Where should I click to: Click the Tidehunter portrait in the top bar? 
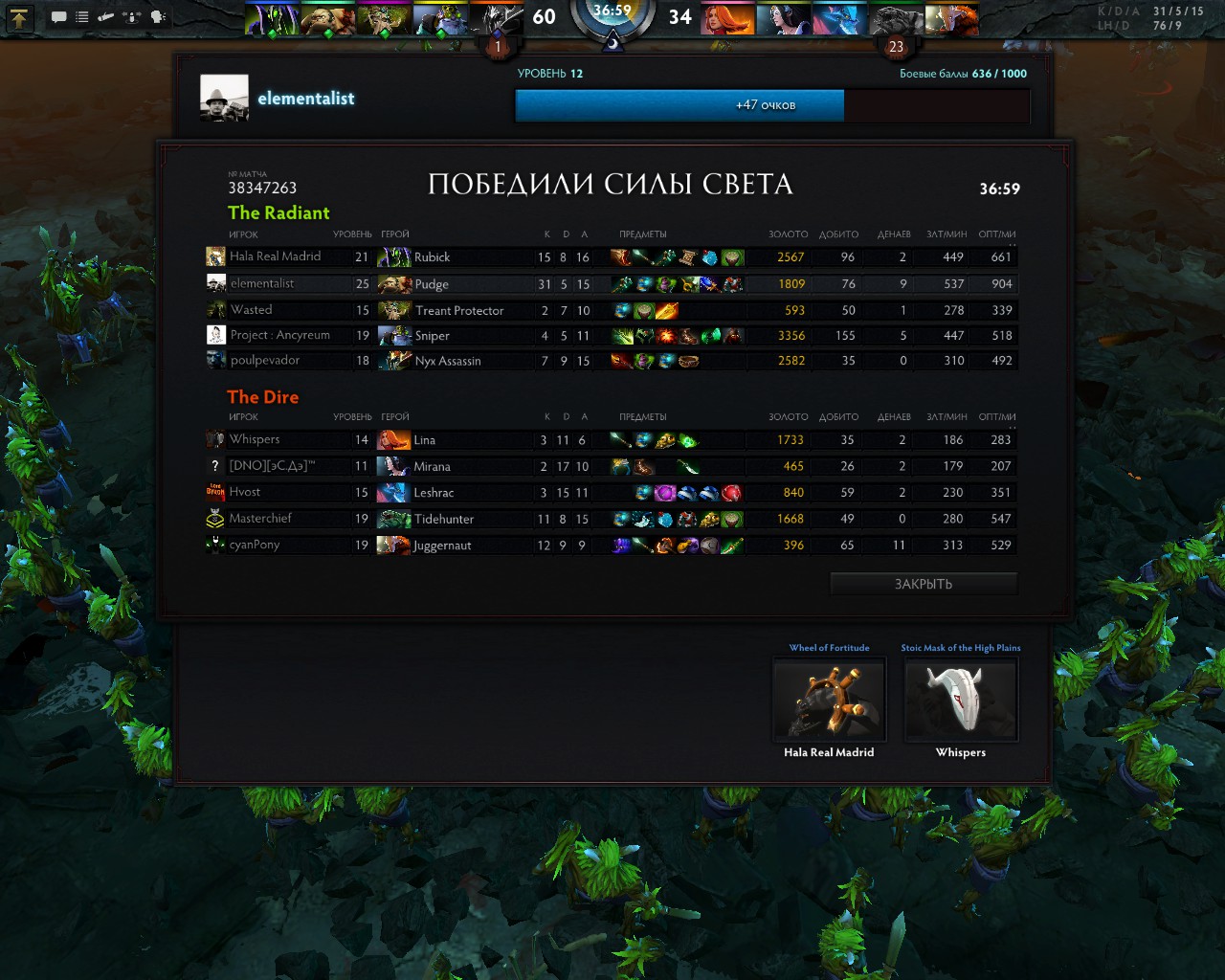point(896,19)
